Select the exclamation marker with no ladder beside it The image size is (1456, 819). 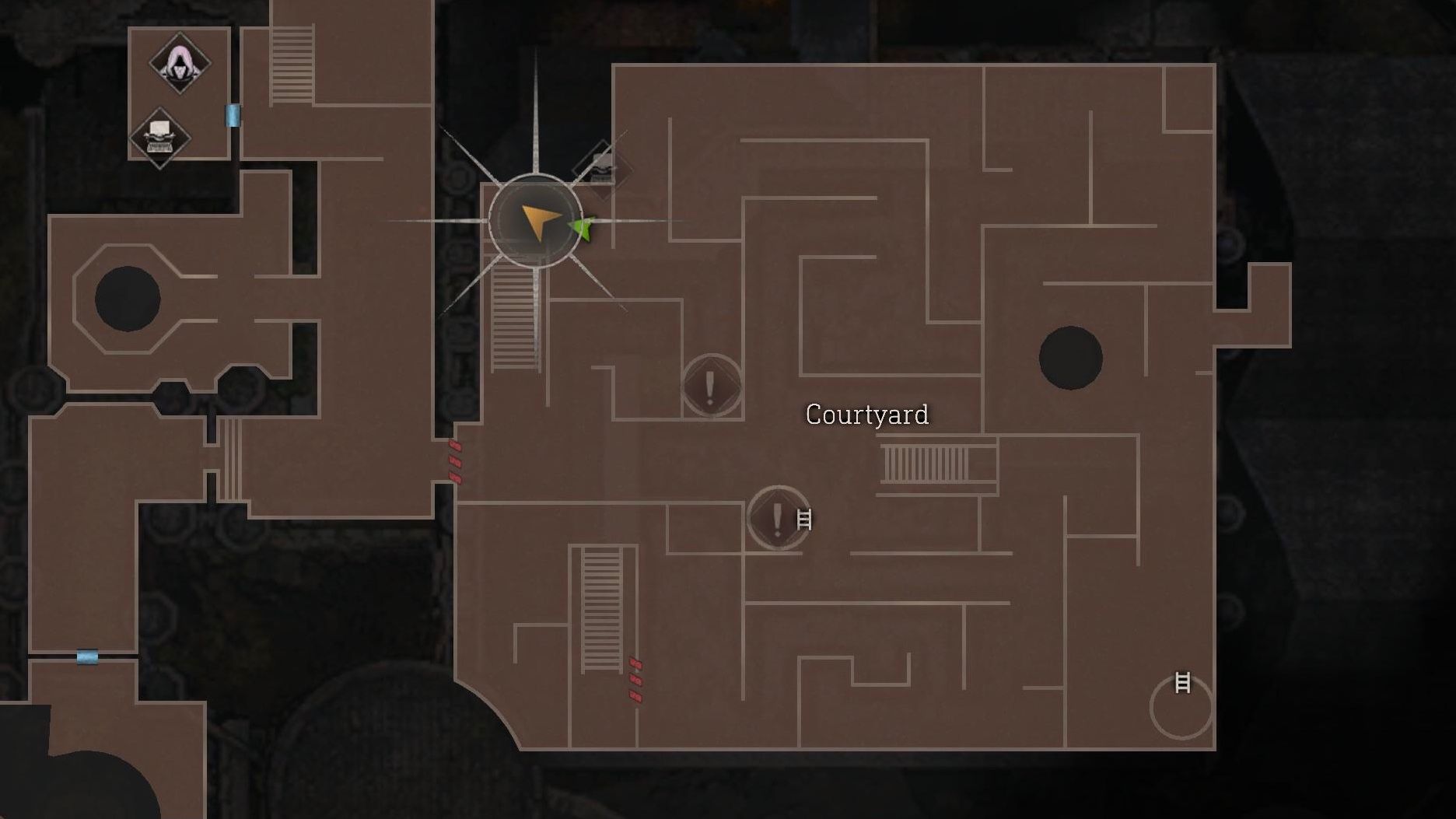(x=711, y=386)
